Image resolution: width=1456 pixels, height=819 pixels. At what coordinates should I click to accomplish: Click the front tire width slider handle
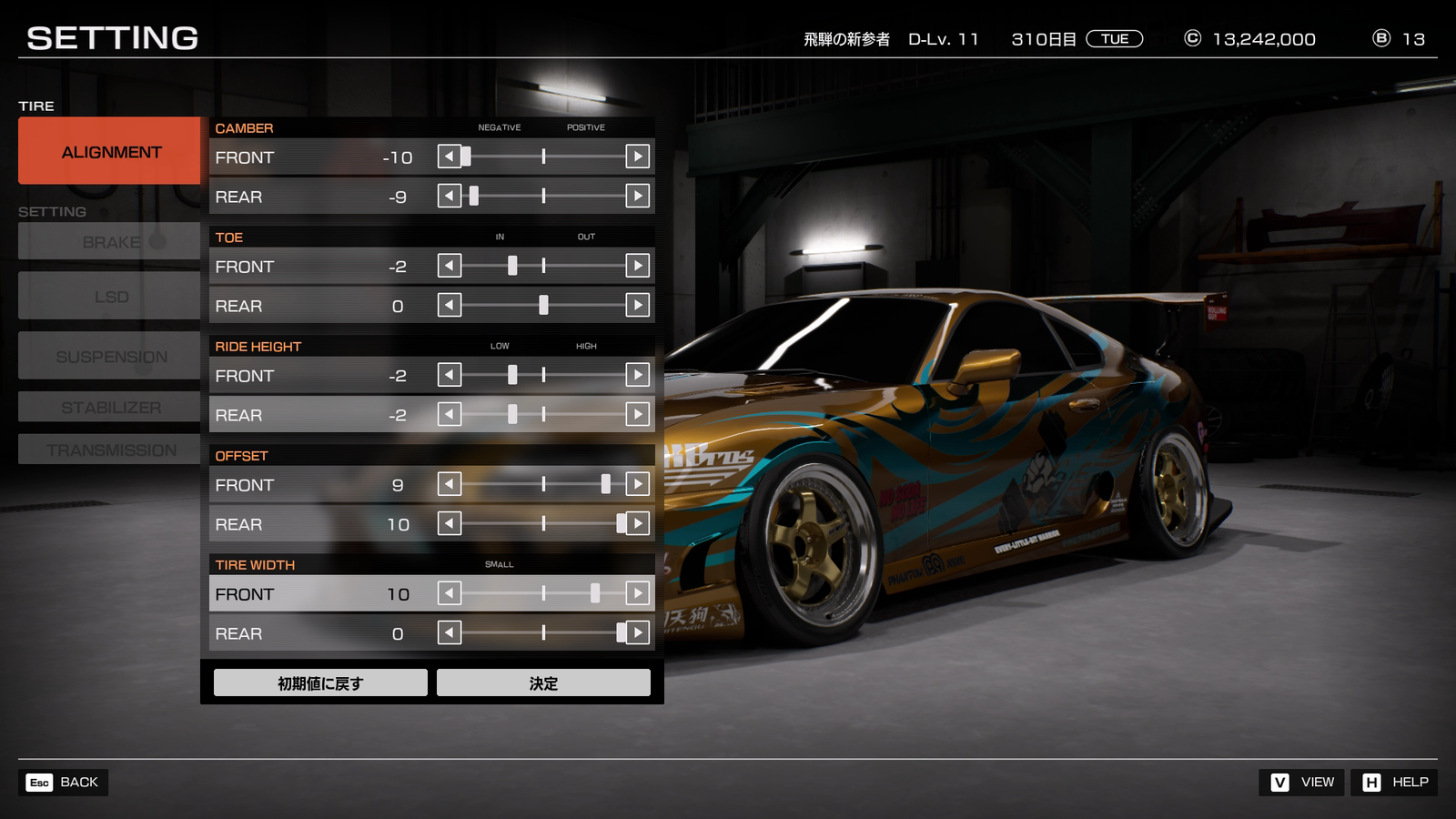tap(595, 593)
